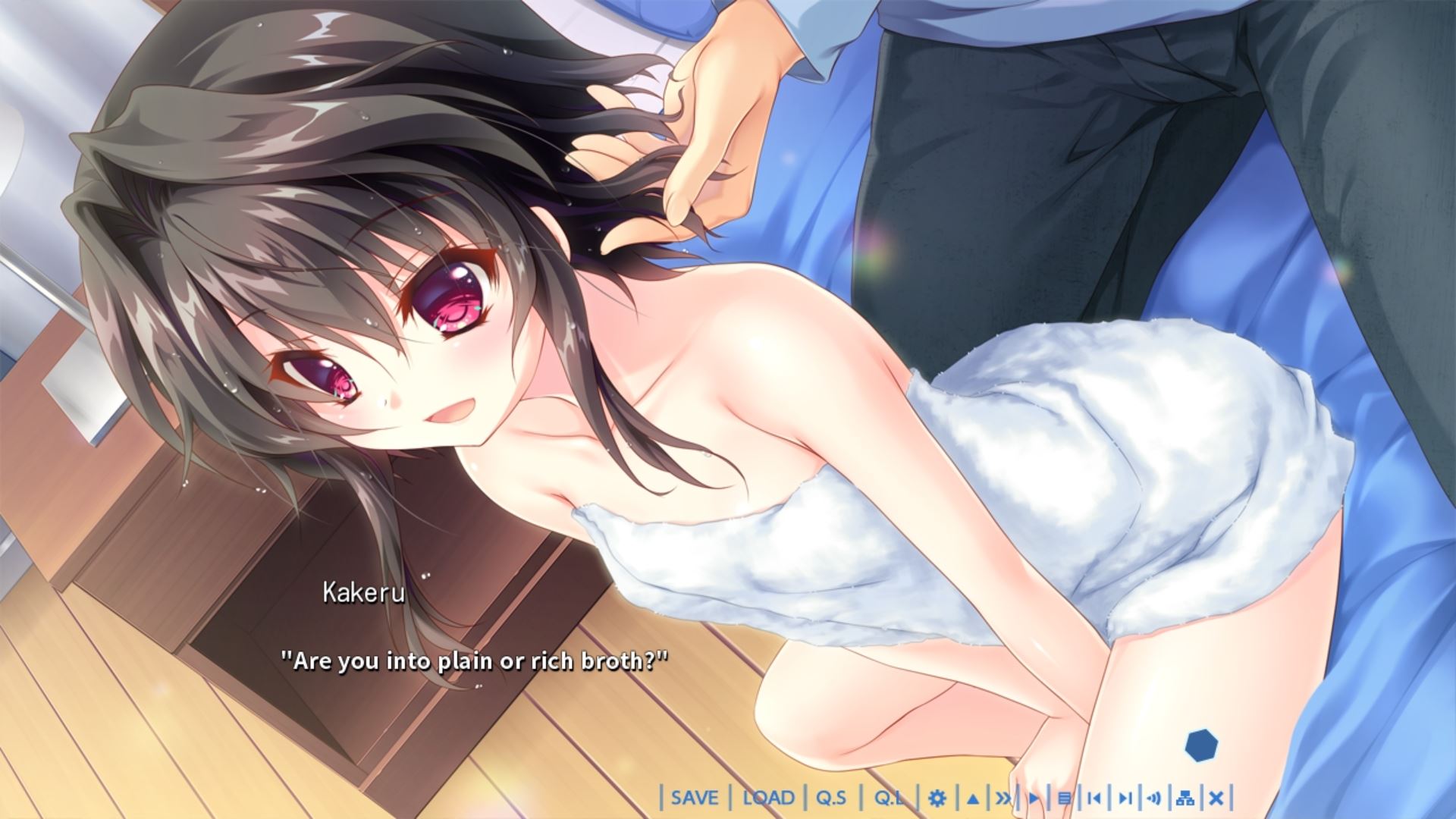The width and height of the screenshot is (1456, 819).
Task: Open the text backlog lines icon
Action: click(x=1064, y=799)
